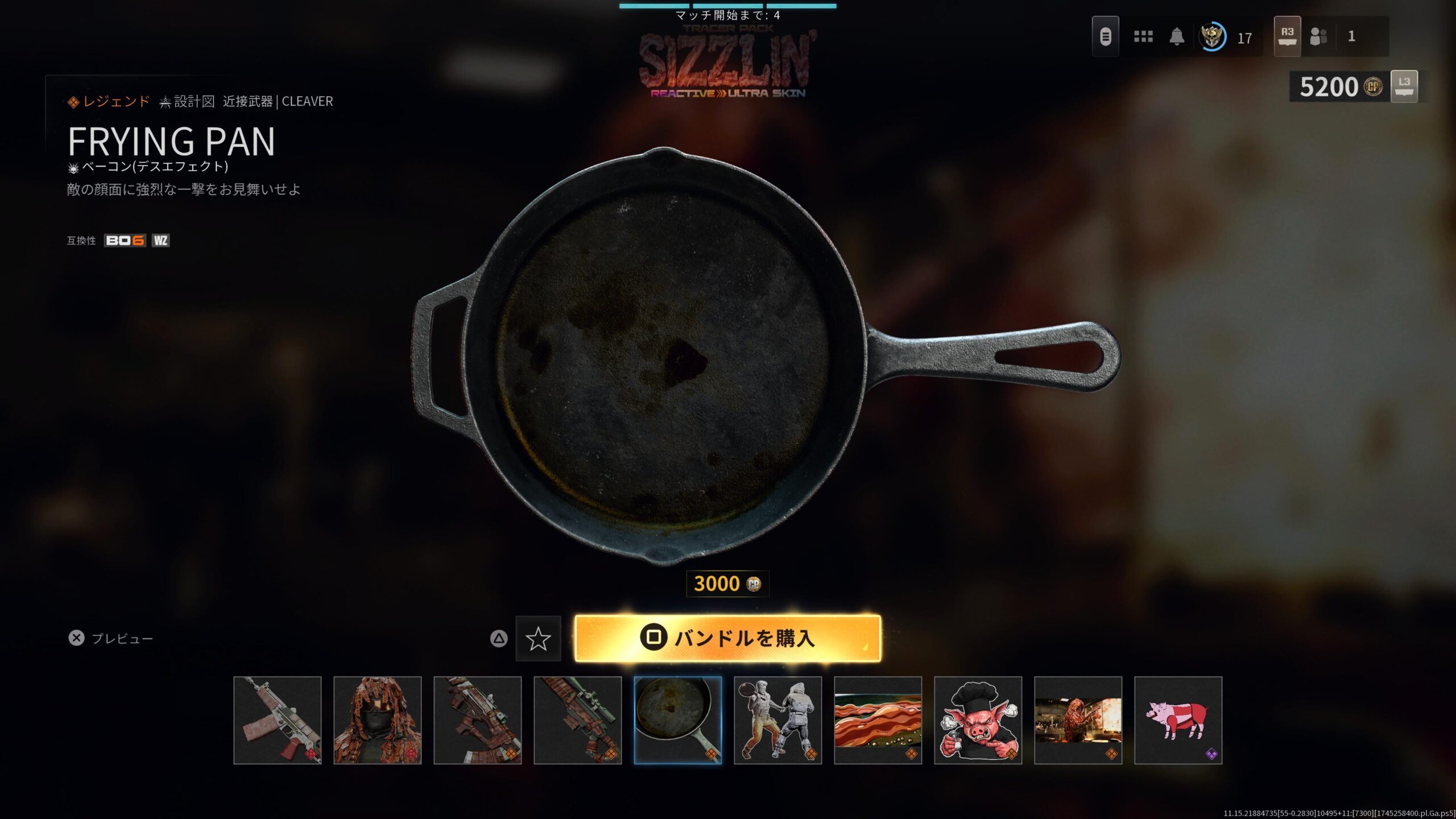Open the notifications bell
Screen dimensions: 1456x819
(x=1177, y=37)
